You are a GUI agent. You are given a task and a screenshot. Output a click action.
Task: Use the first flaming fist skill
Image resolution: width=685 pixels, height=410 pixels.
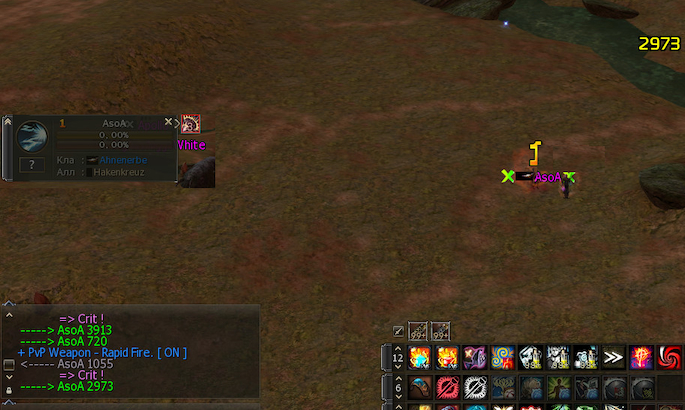pos(418,357)
